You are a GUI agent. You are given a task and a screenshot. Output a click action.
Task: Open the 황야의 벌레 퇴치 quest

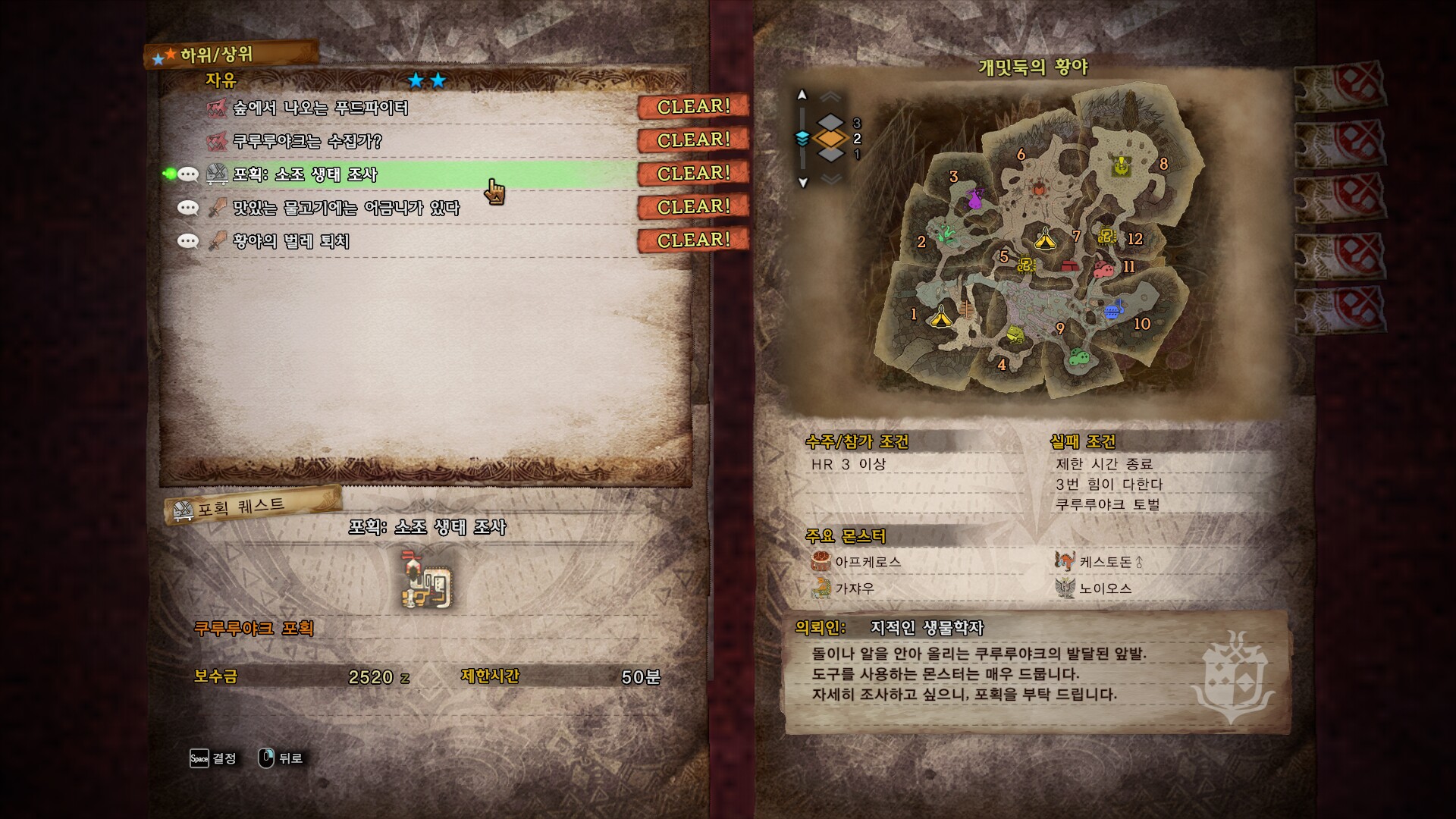tap(291, 241)
